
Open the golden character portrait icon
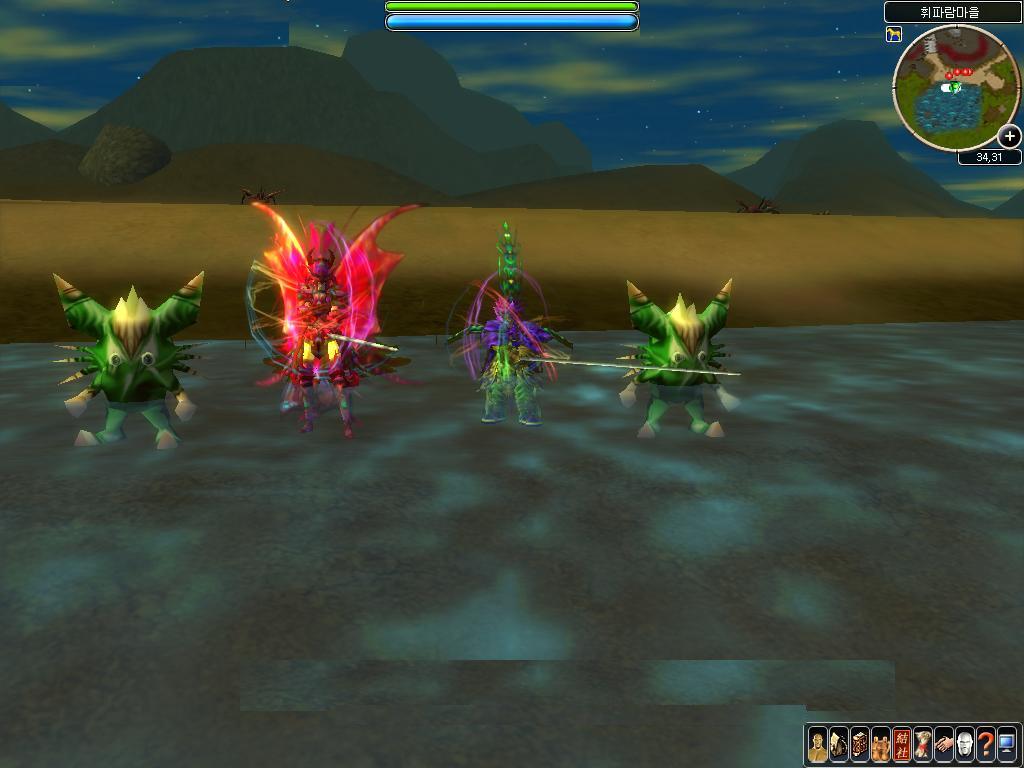click(x=818, y=744)
